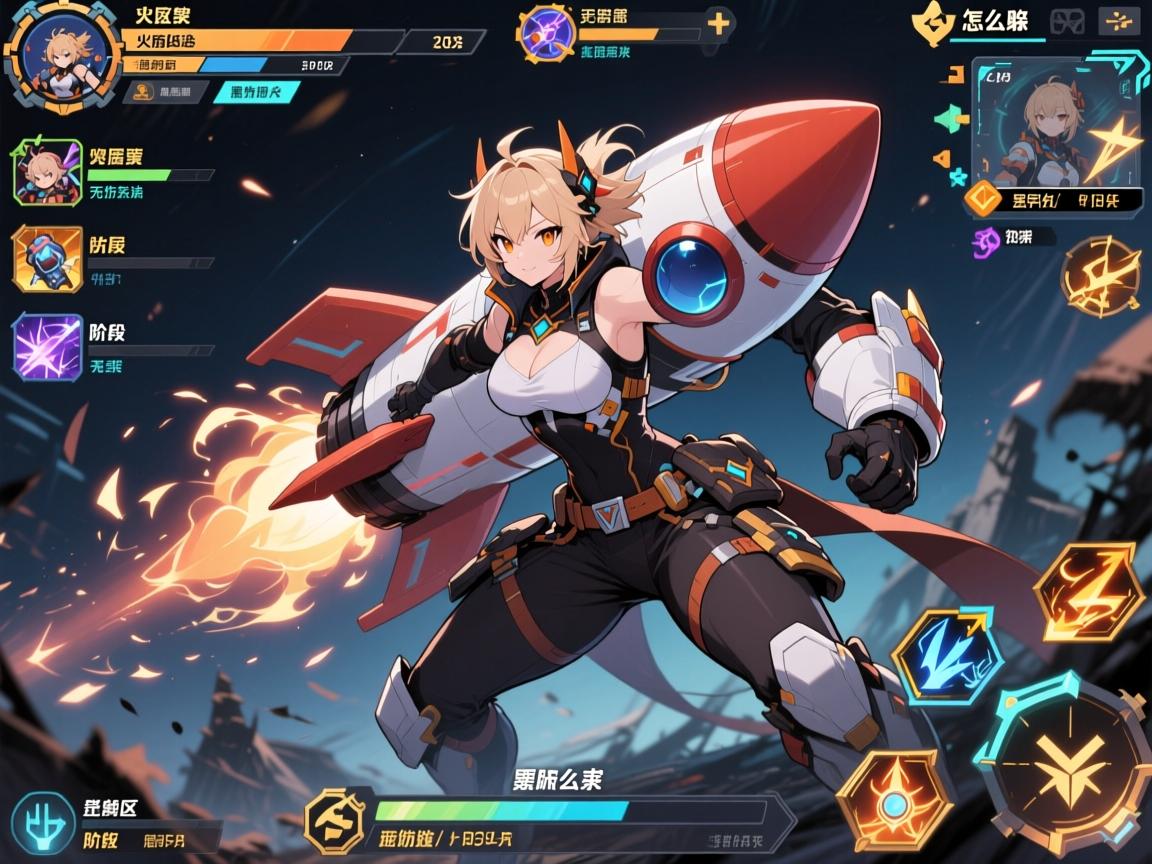Click the gold diamond badge under the portrait
This screenshot has width=1152, height=864.
[983, 200]
